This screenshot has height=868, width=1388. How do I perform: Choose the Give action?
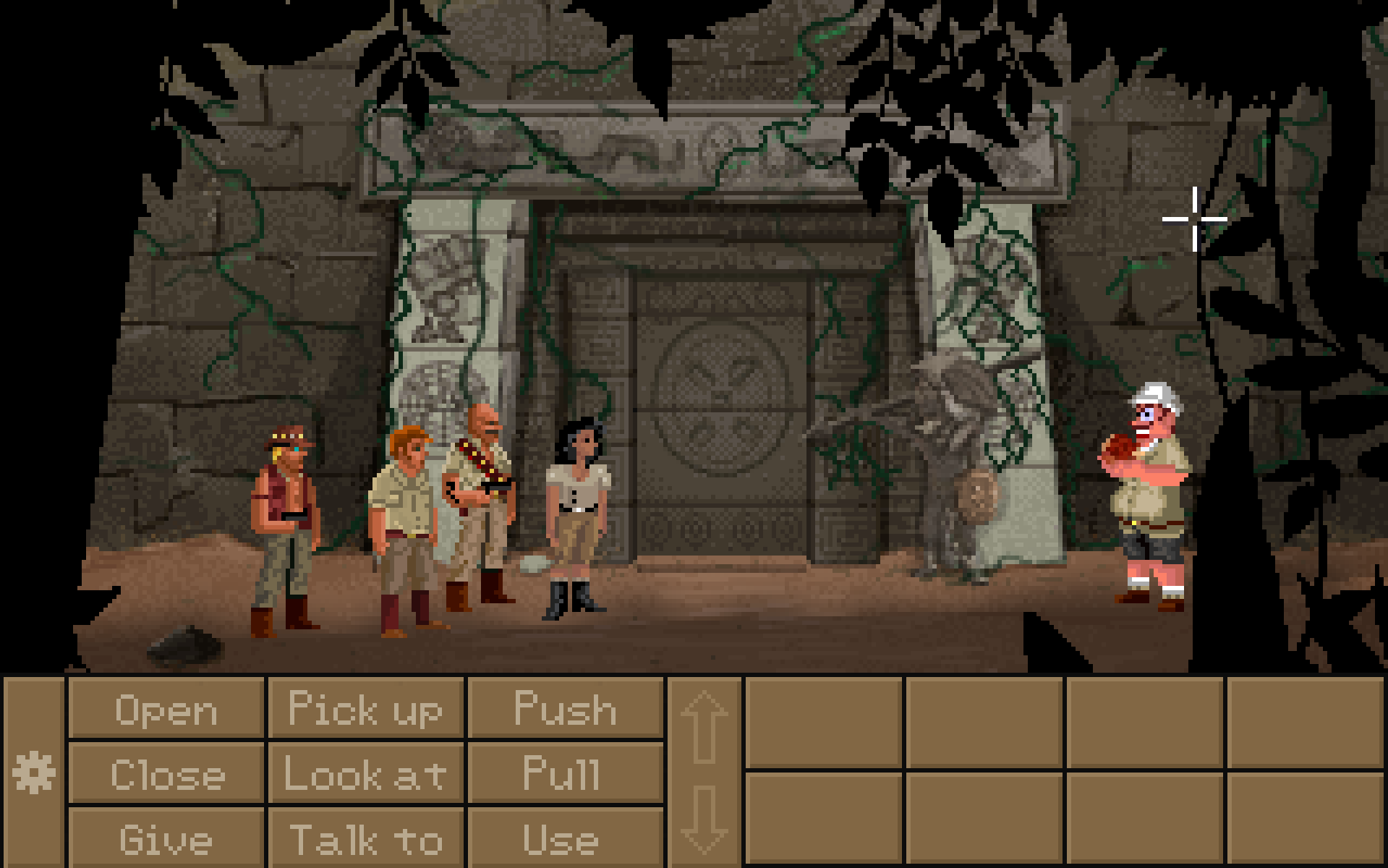[x=166, y=839]
